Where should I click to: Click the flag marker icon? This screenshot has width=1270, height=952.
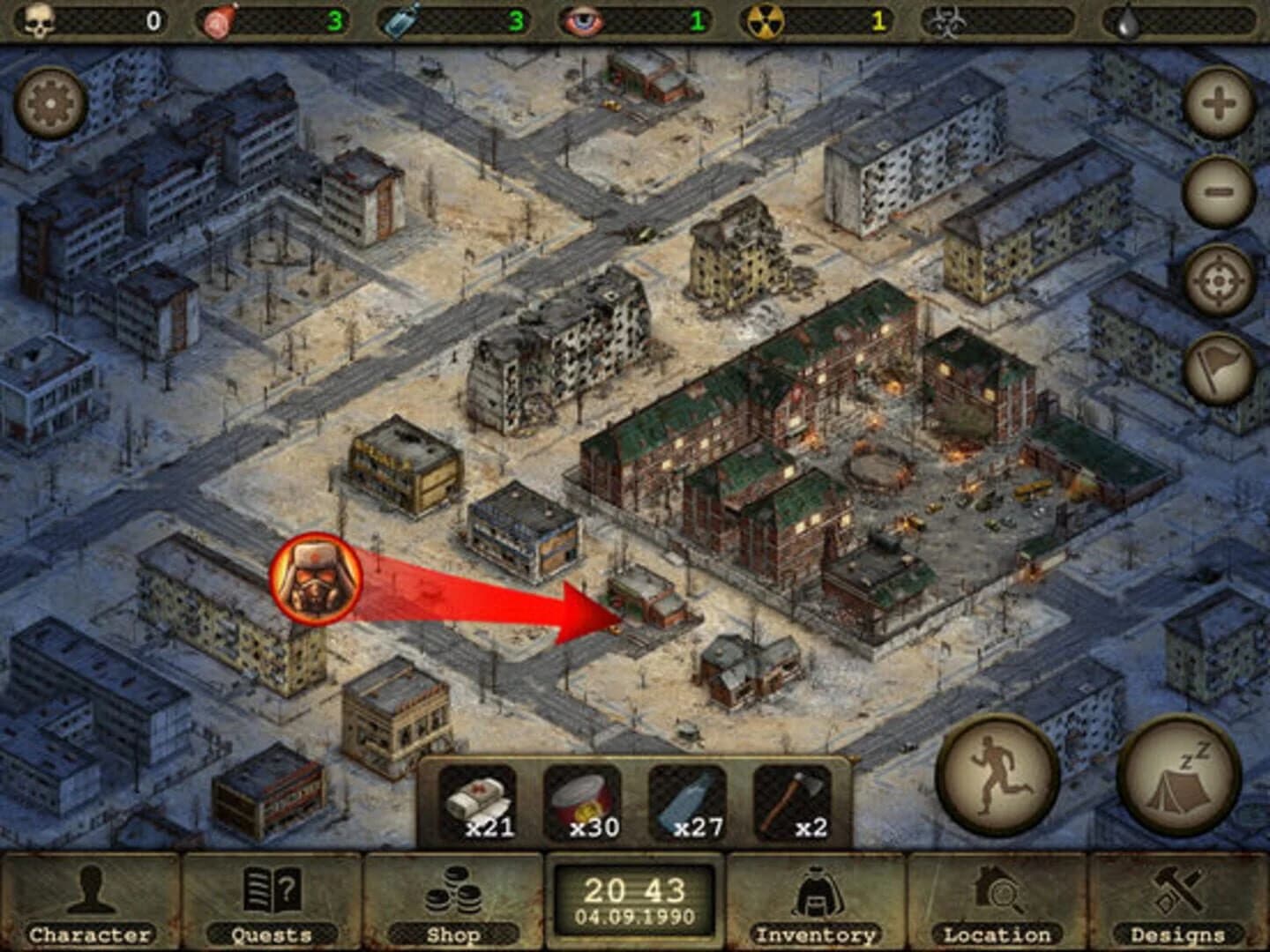tap(1217, 368)
